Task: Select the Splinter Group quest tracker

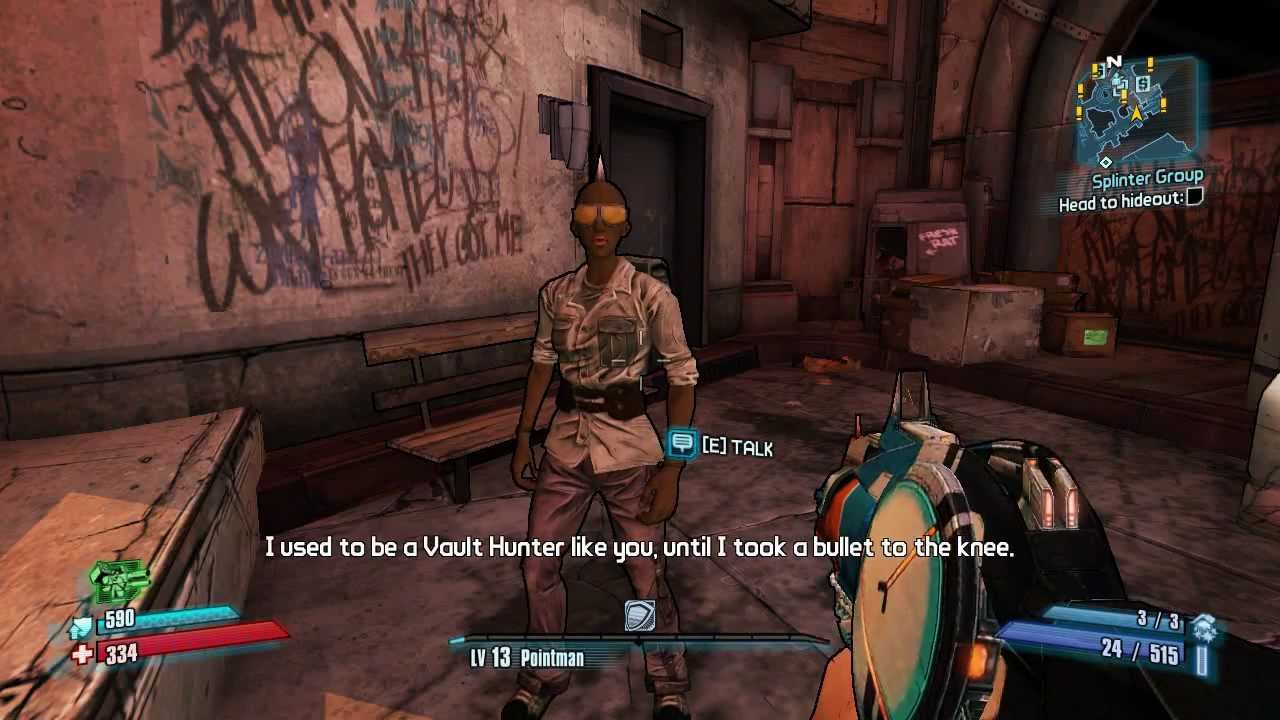Action: 1147,179
